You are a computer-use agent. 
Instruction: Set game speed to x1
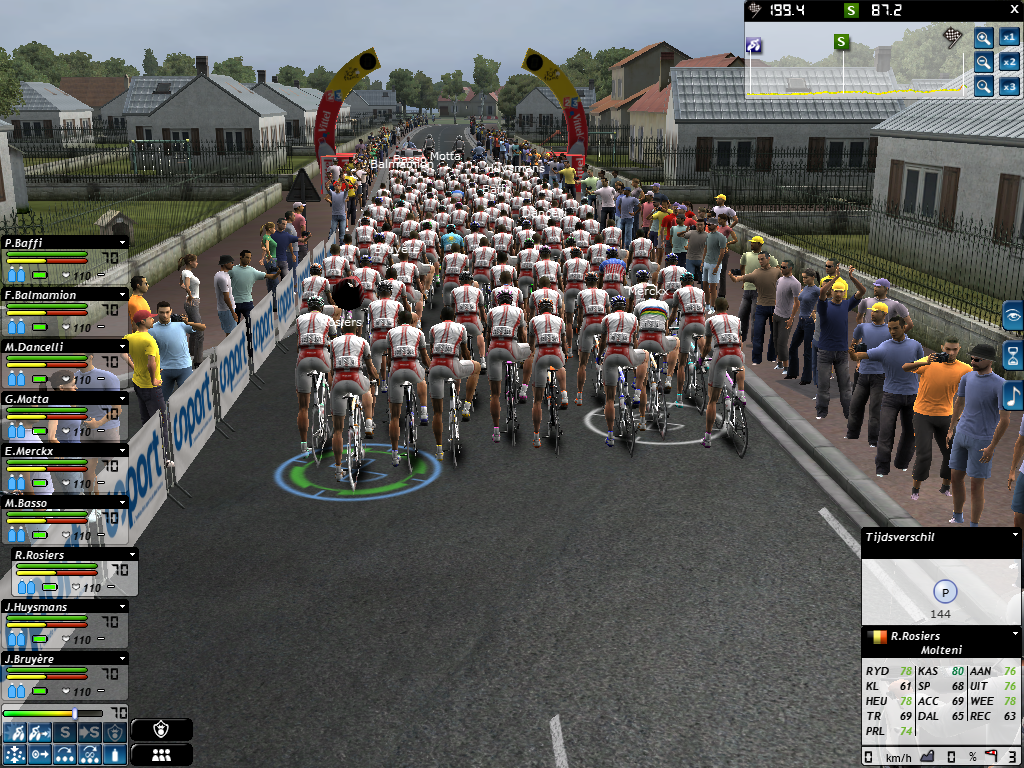point(1009,38)
